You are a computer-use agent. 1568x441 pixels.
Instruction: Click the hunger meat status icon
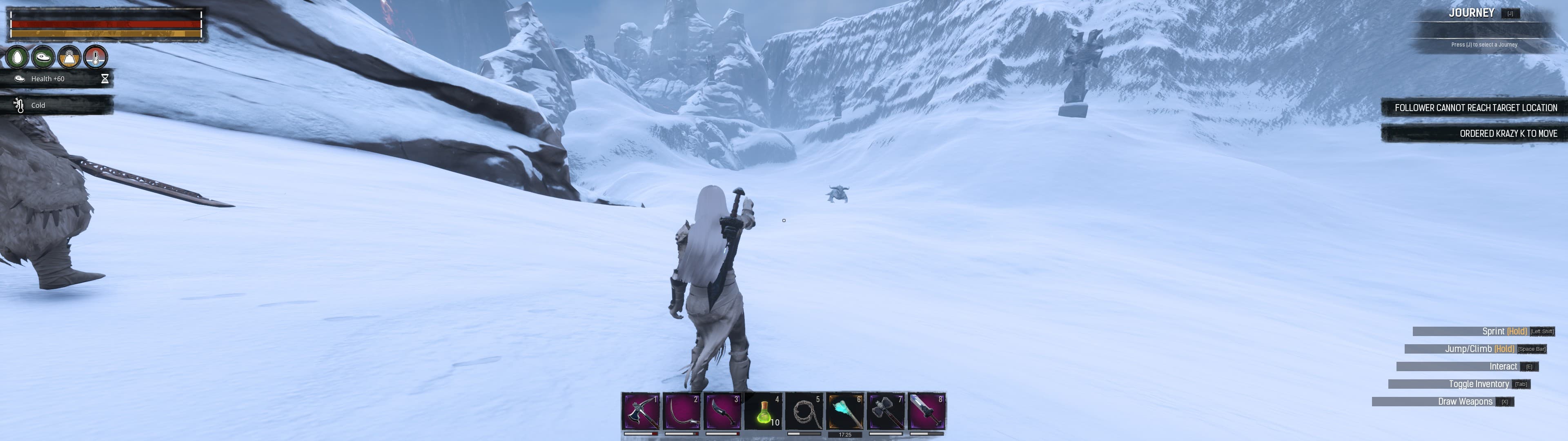(44, 57)
